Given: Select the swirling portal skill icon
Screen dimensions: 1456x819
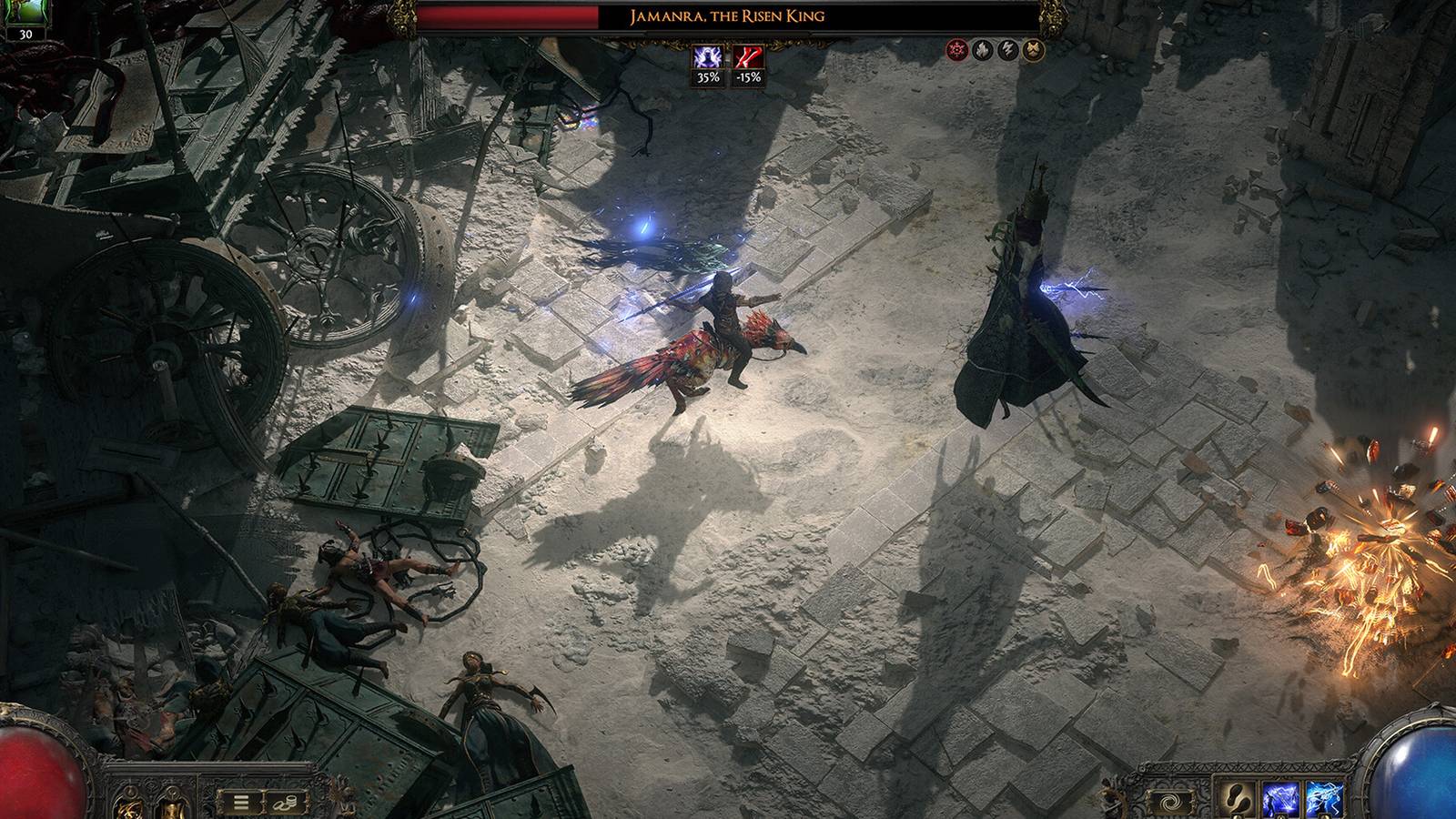Looking at the screenshot, I should [1171, 801].
